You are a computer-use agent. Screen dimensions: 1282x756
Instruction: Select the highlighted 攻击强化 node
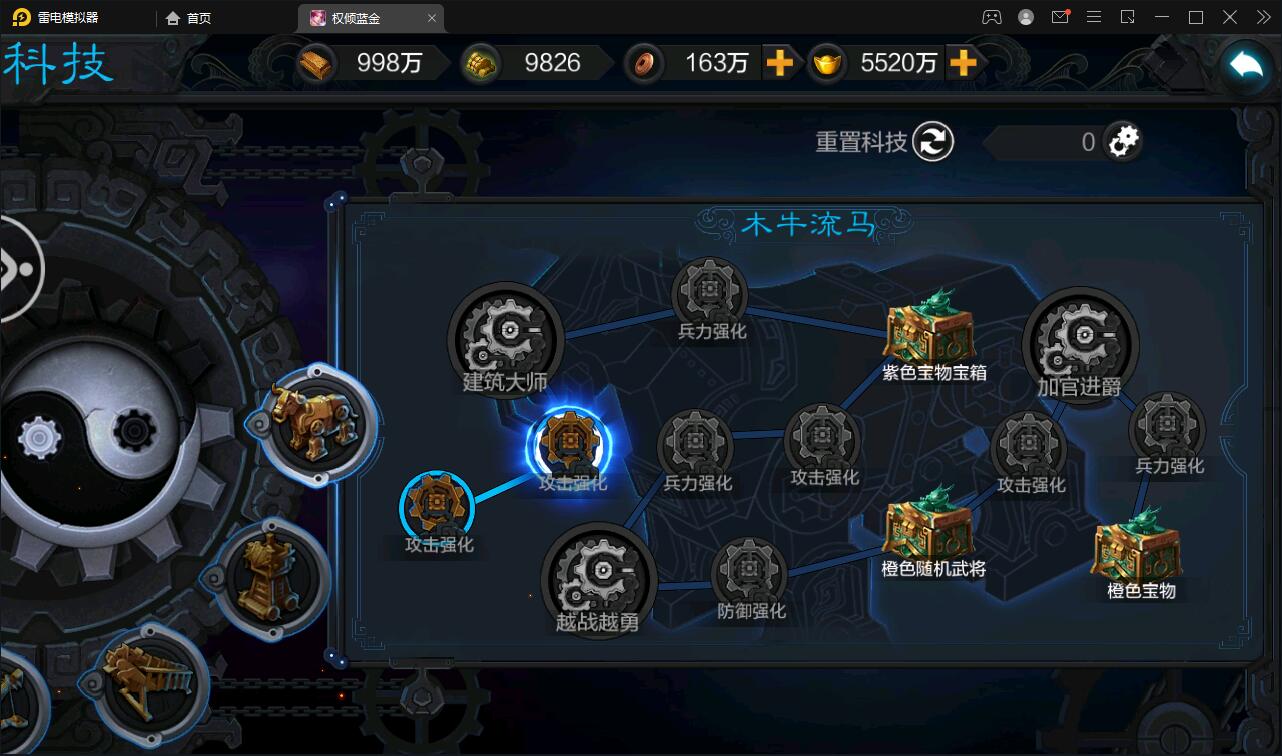[572, 440]
